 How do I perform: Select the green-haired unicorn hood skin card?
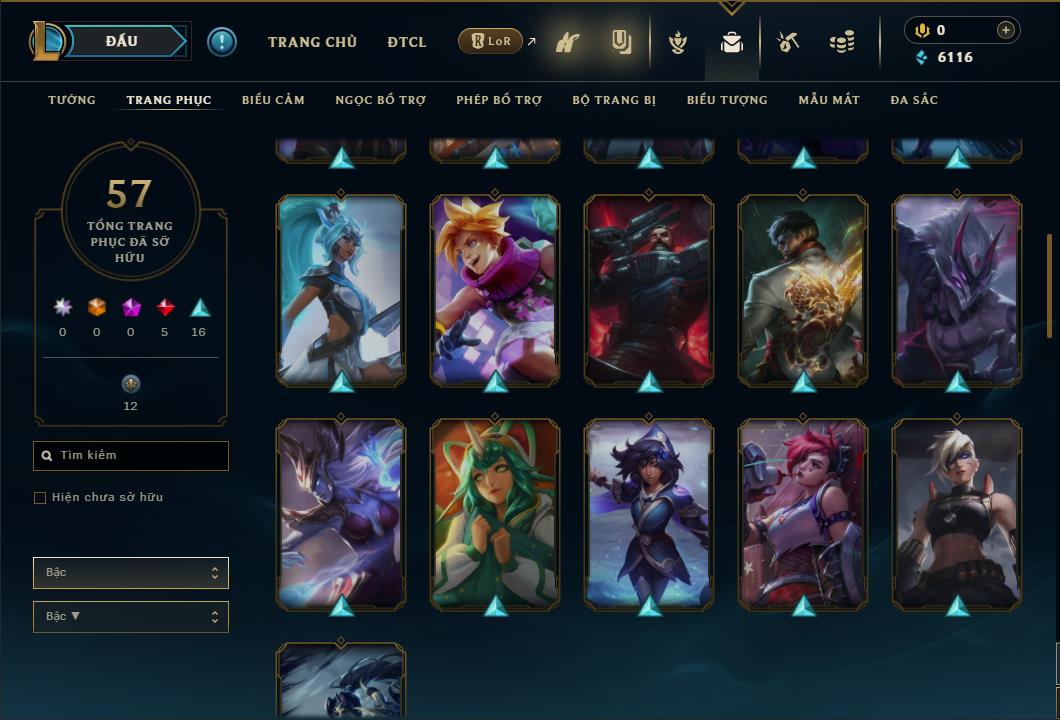pyautogui.click(x=495, y=513)
